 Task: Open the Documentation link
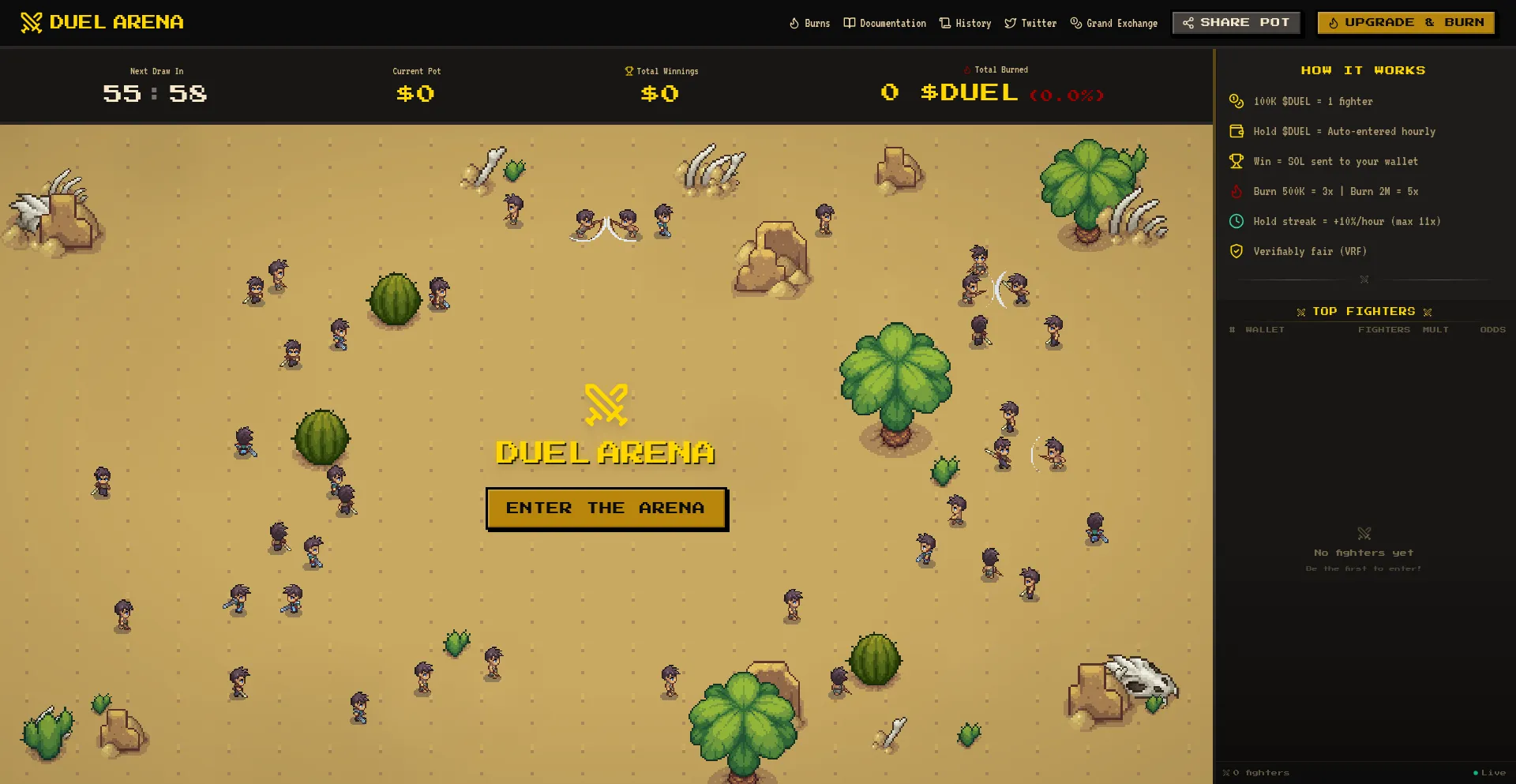pos(884,24)
